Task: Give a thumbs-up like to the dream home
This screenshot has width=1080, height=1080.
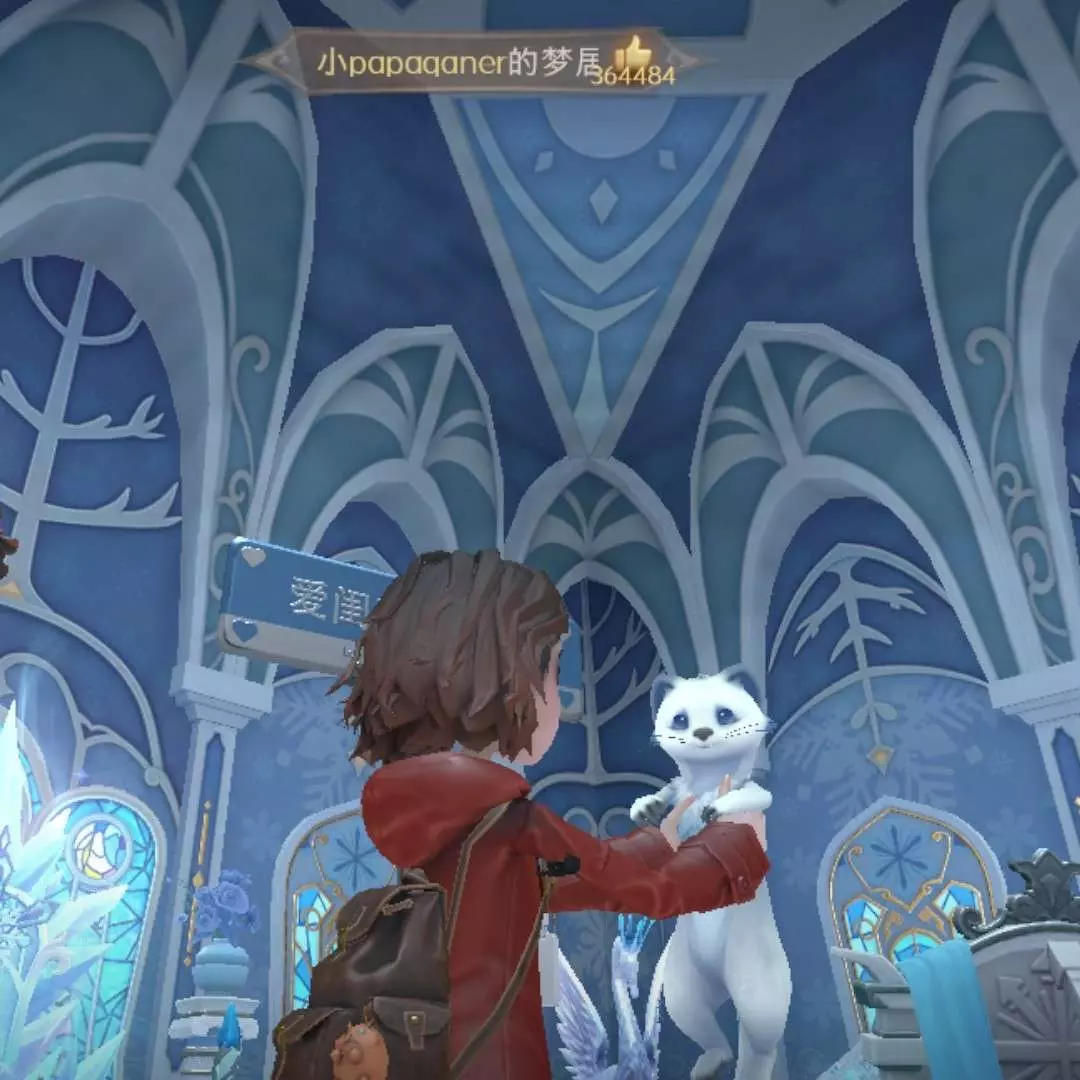Action: (x=632, y=53)
